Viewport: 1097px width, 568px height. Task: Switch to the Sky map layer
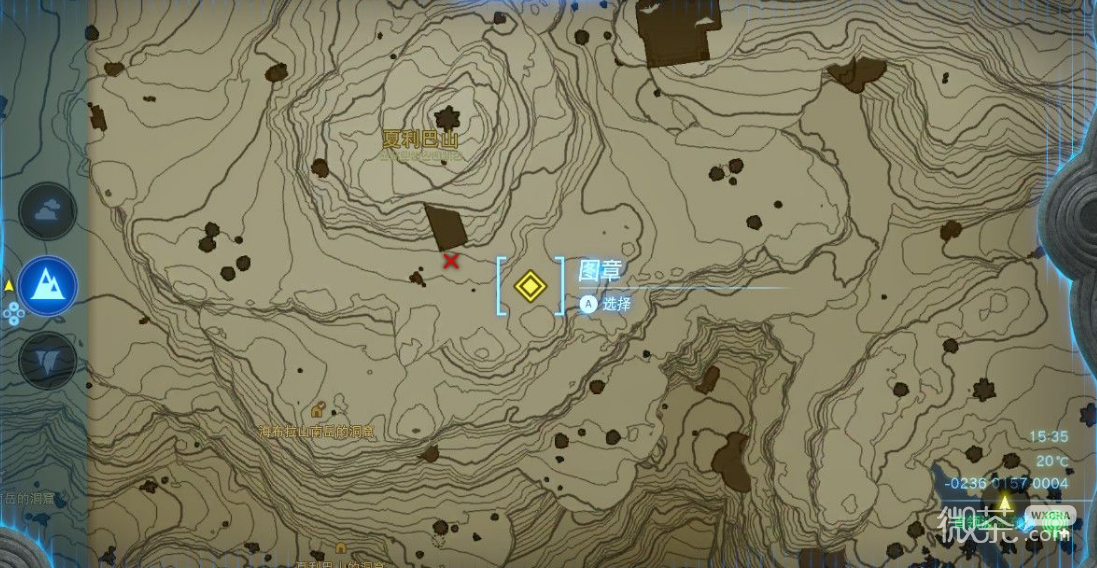(x=47, y=211)
